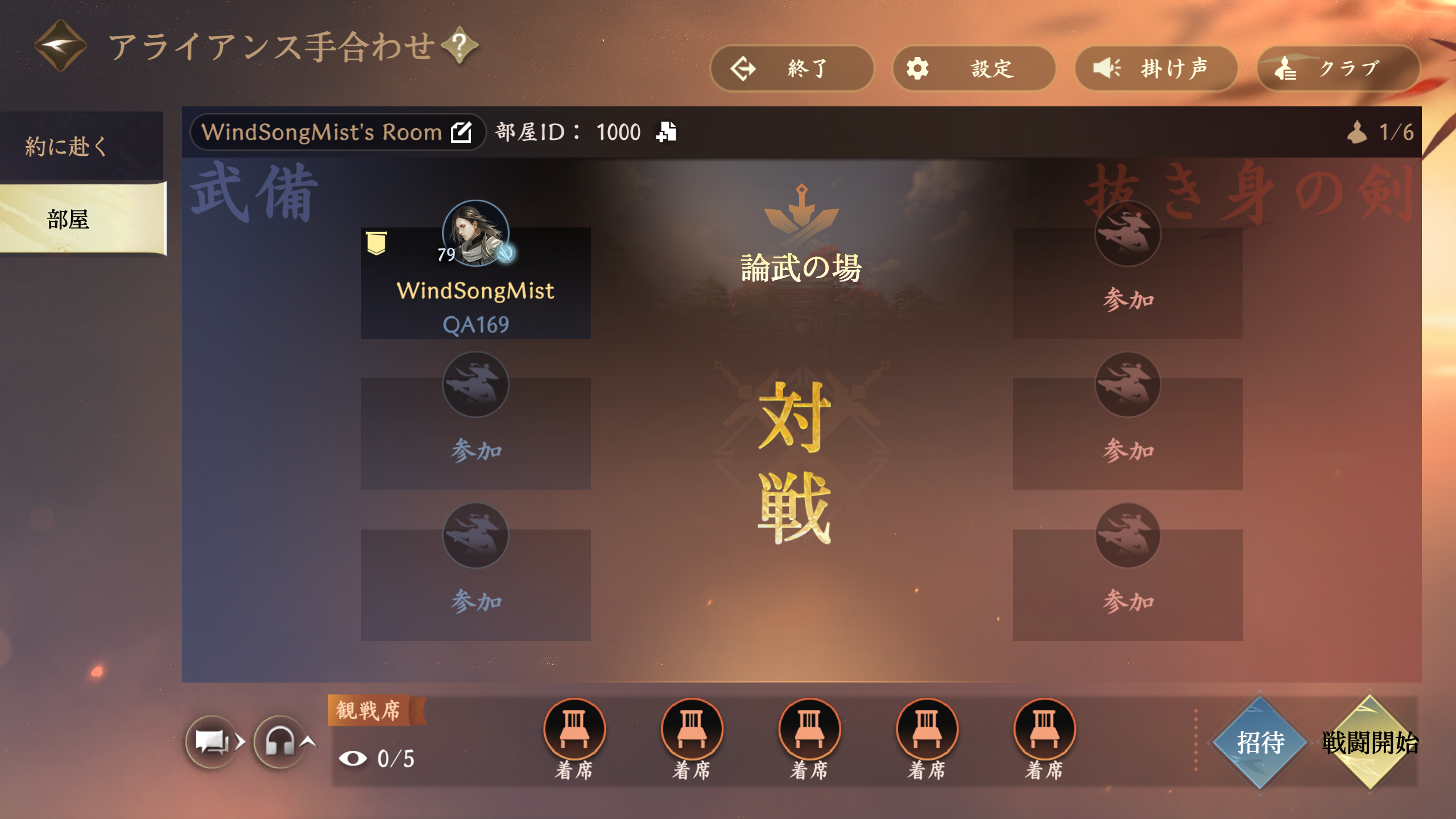Invite players with the 招待 button
This screenshot has height=819, width=1456.
point(1260,742)
